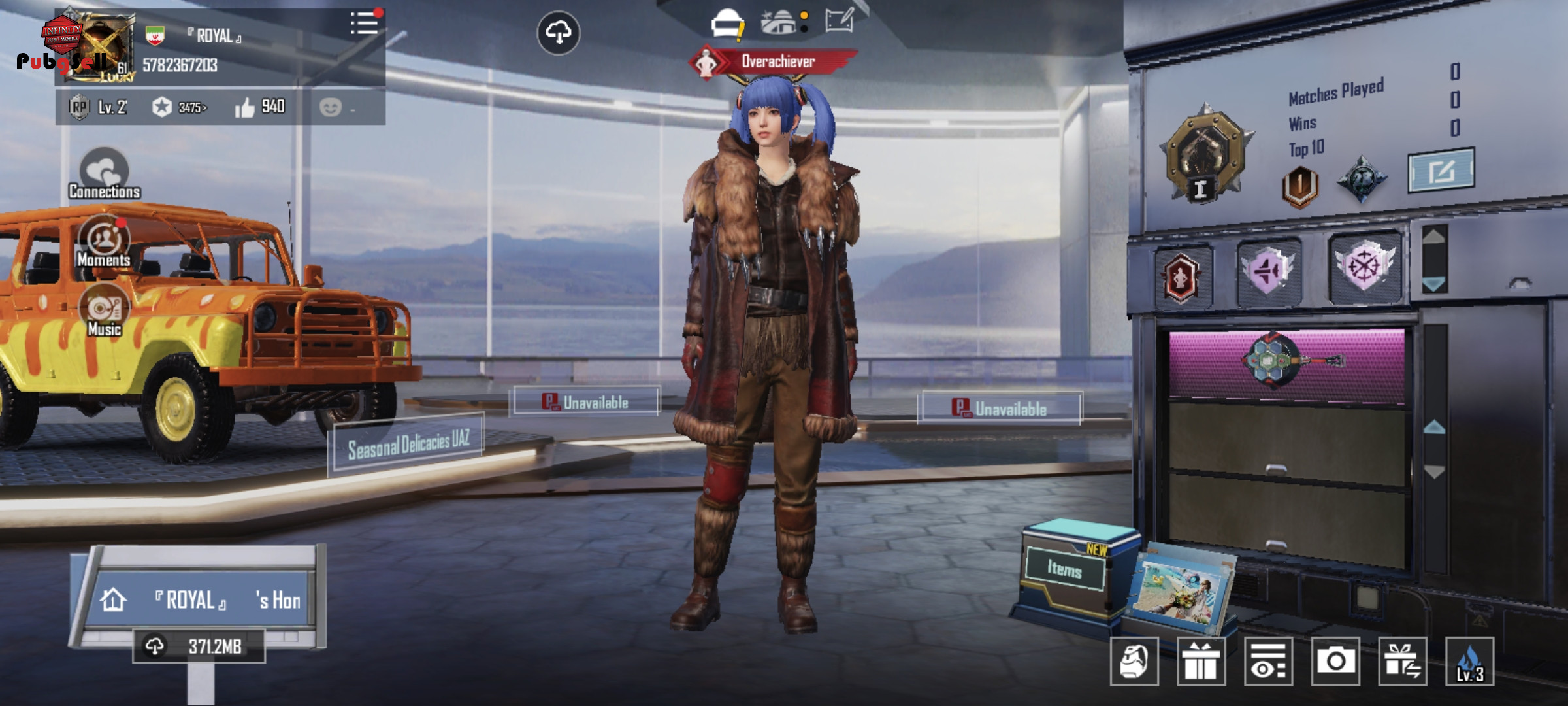
Task: Open the gift box button
Action: (x=1201, y=661)
